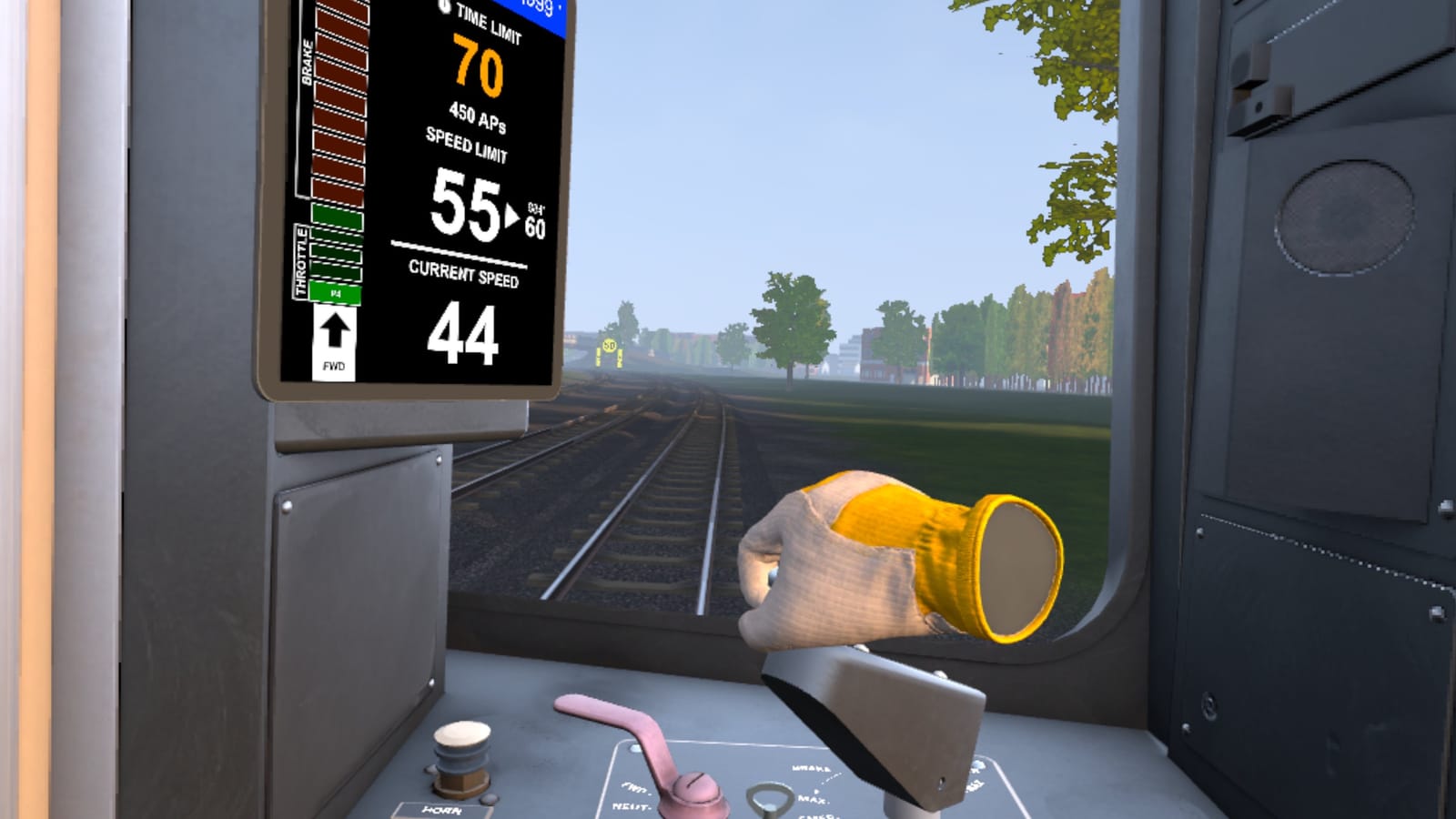The width and height of the screenshot is (1456, 819).
Task: Turn the key switch on the console
Action: coord(768,798)
